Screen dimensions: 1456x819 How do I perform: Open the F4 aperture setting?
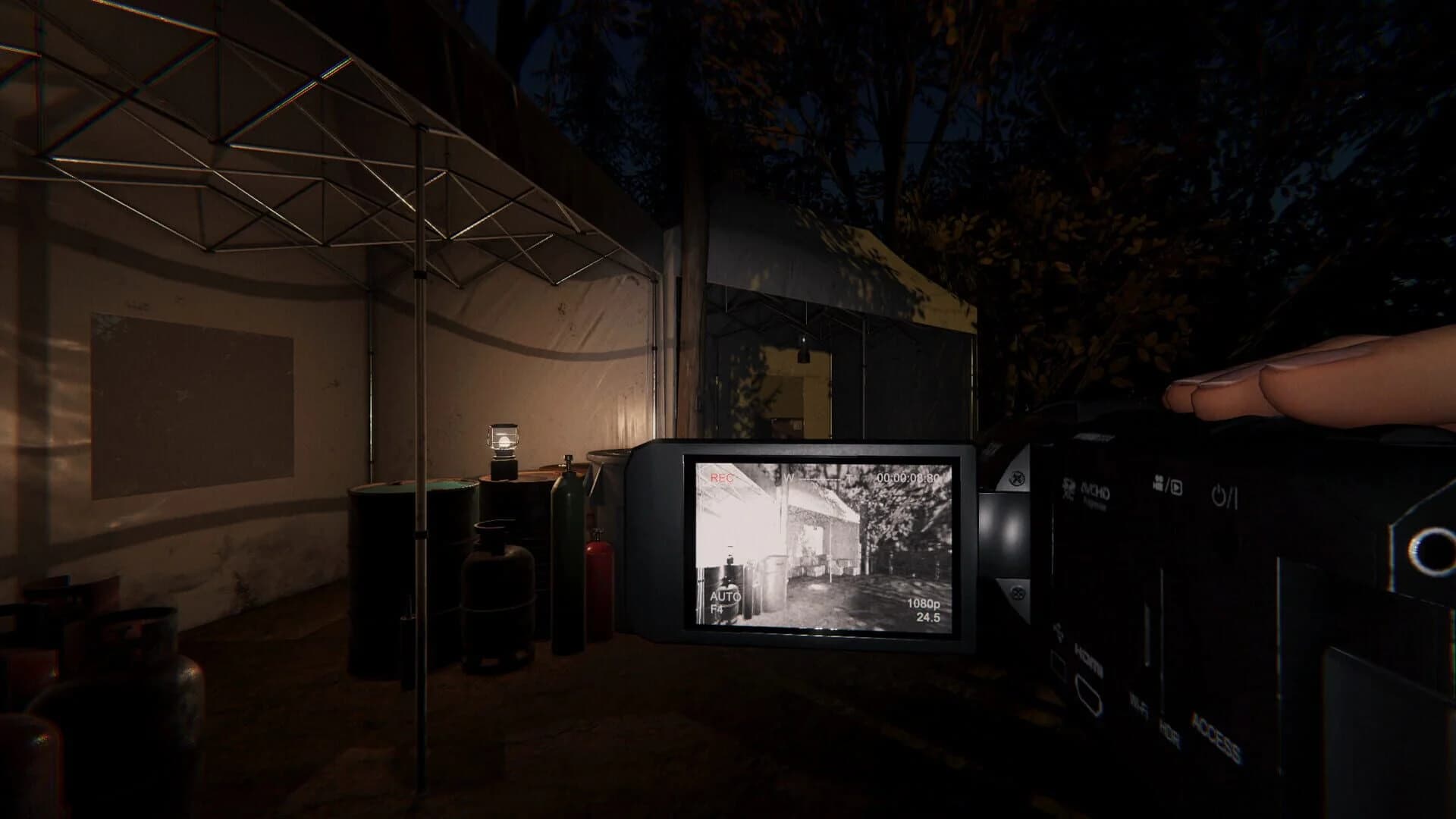(x=718, y=610)
